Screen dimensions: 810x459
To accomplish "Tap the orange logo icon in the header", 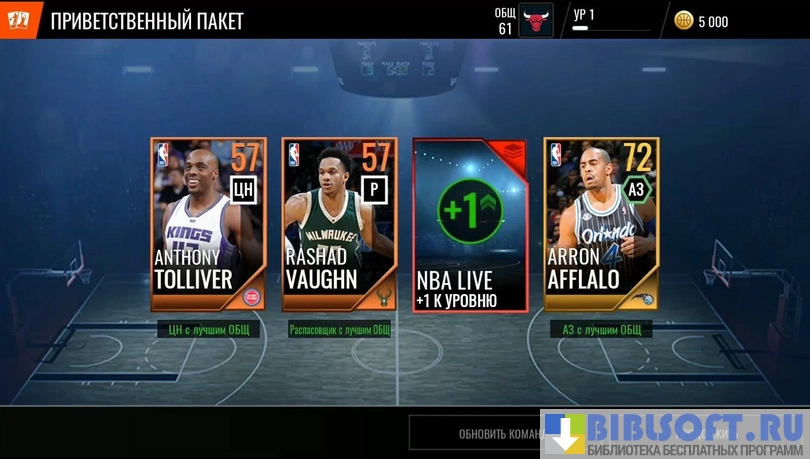I will click(18, 19).
